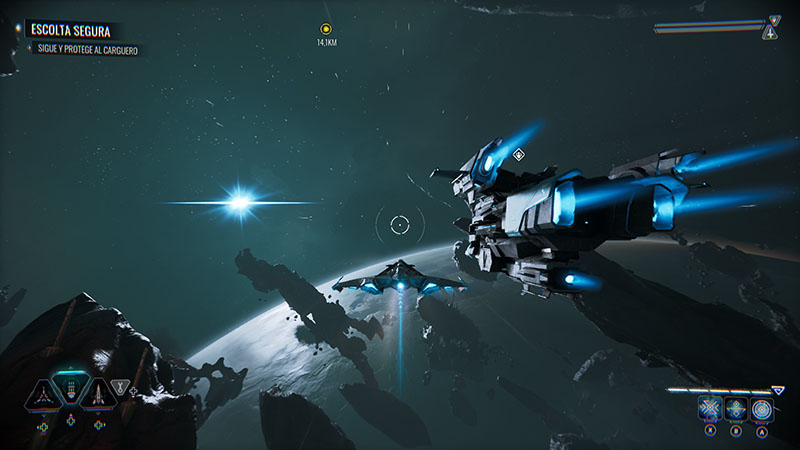
Task: Activate the concentric-circles ability icon
Action: 762,409
